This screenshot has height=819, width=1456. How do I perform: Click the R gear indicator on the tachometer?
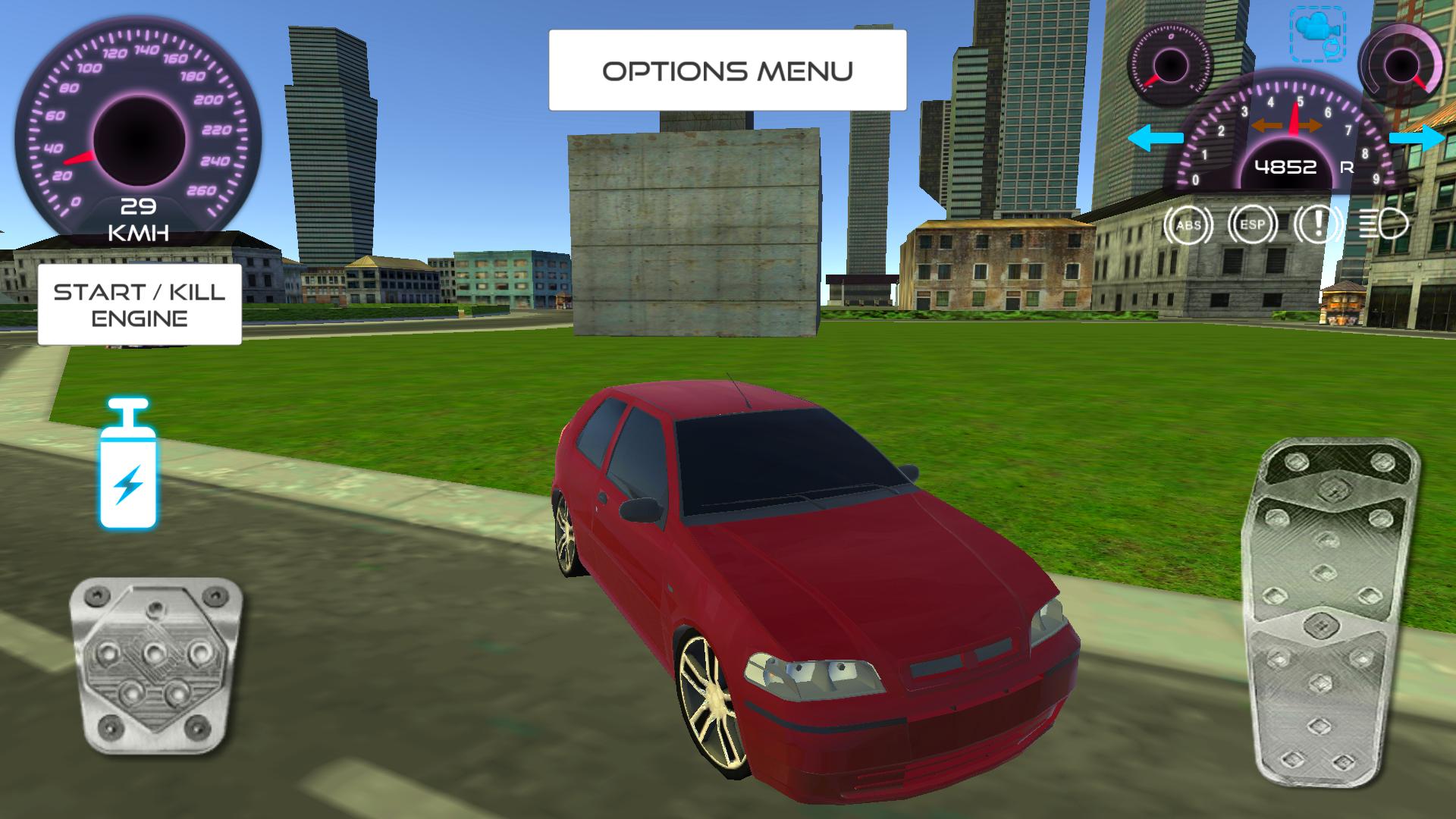(x=1347, y=167)
